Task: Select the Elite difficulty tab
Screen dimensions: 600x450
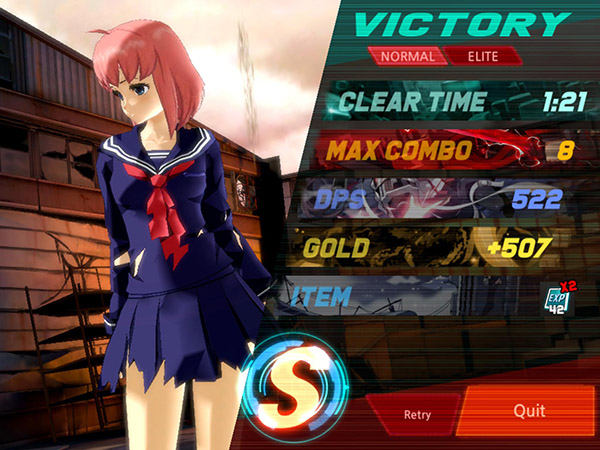Action: click(482, 56)
